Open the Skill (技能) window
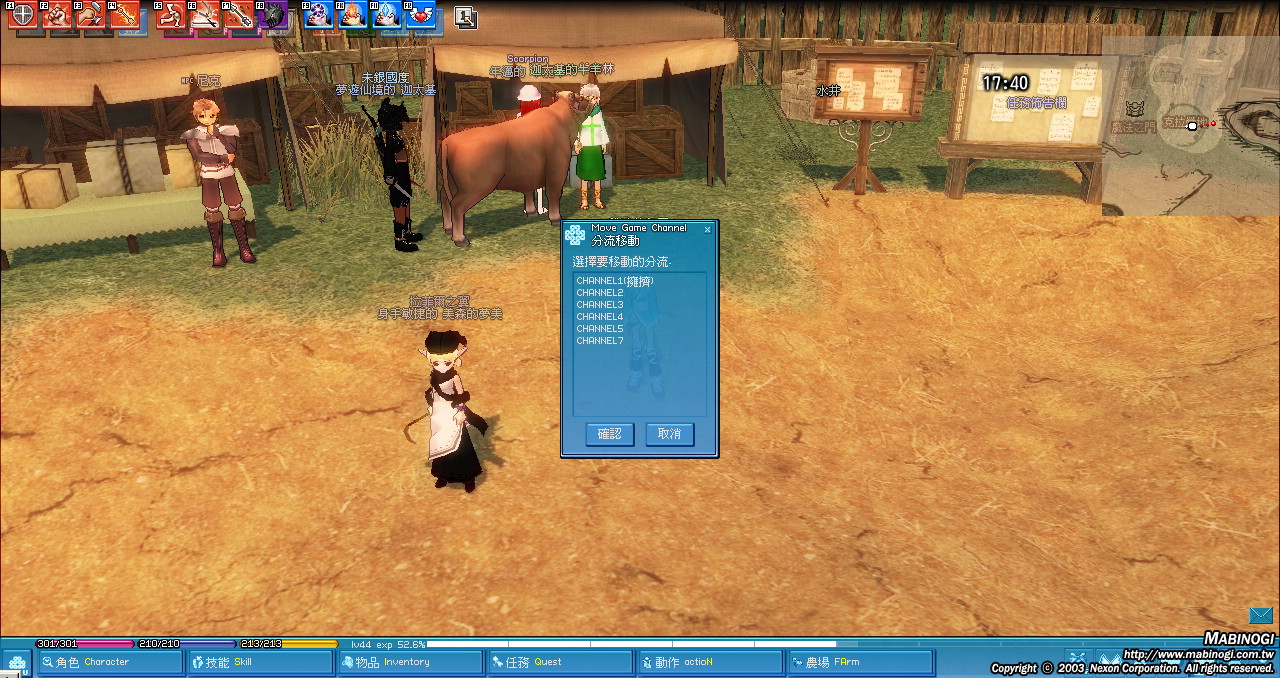This screenshot has height=678, width=1280. click(260, 662)
